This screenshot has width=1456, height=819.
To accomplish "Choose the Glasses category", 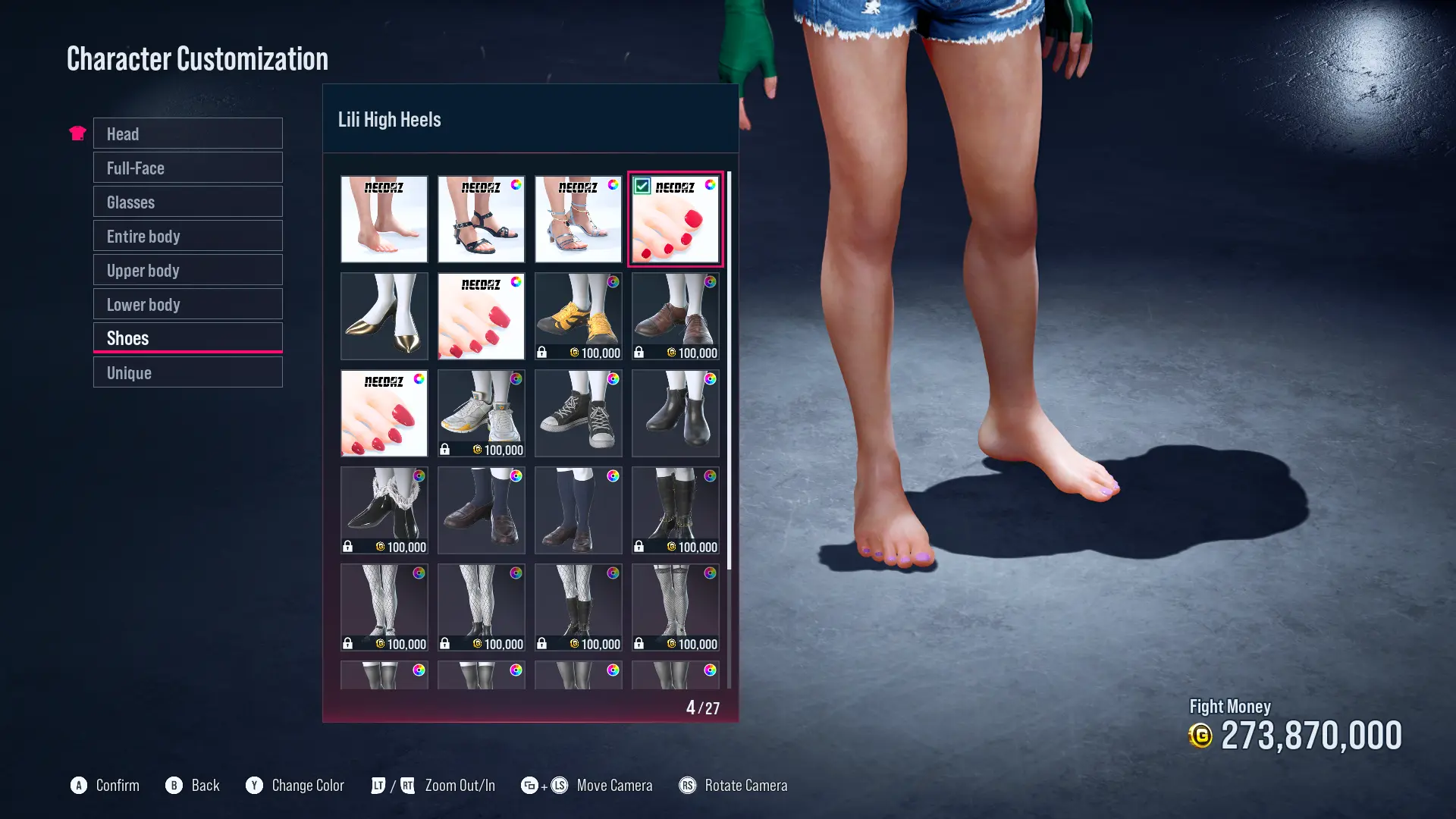I will 187,202.
